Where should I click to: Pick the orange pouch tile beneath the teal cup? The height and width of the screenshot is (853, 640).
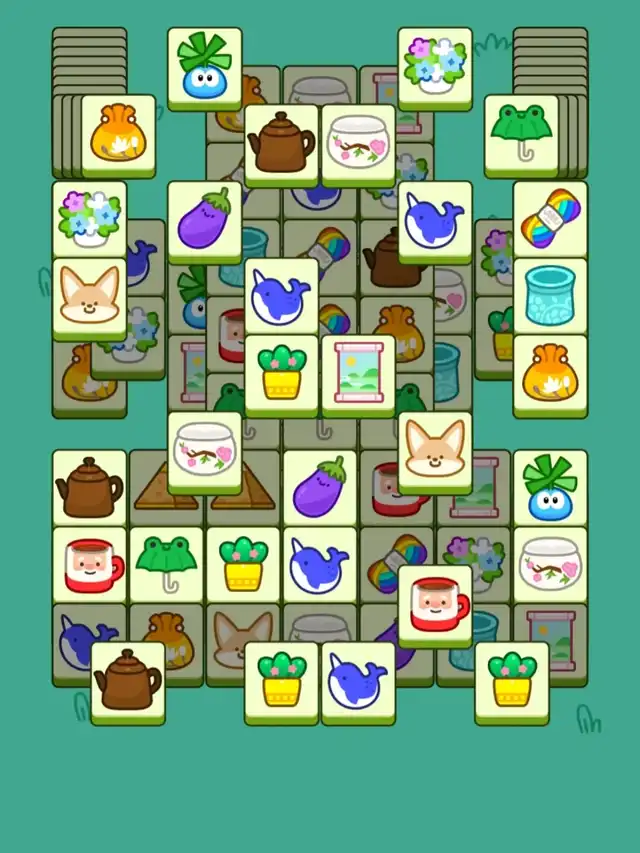[x=550, y=372]
